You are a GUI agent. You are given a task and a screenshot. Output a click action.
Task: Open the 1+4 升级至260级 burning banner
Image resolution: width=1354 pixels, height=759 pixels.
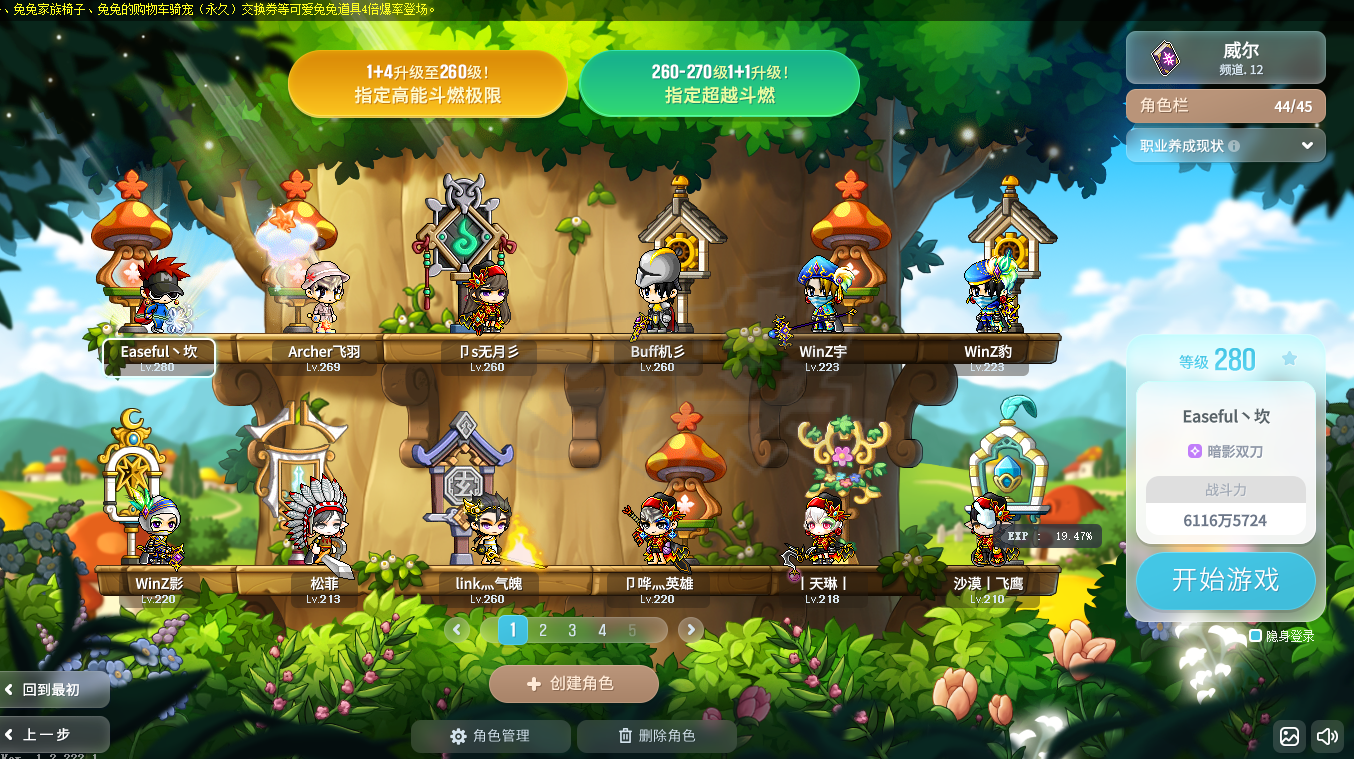(x=427, y=84)
